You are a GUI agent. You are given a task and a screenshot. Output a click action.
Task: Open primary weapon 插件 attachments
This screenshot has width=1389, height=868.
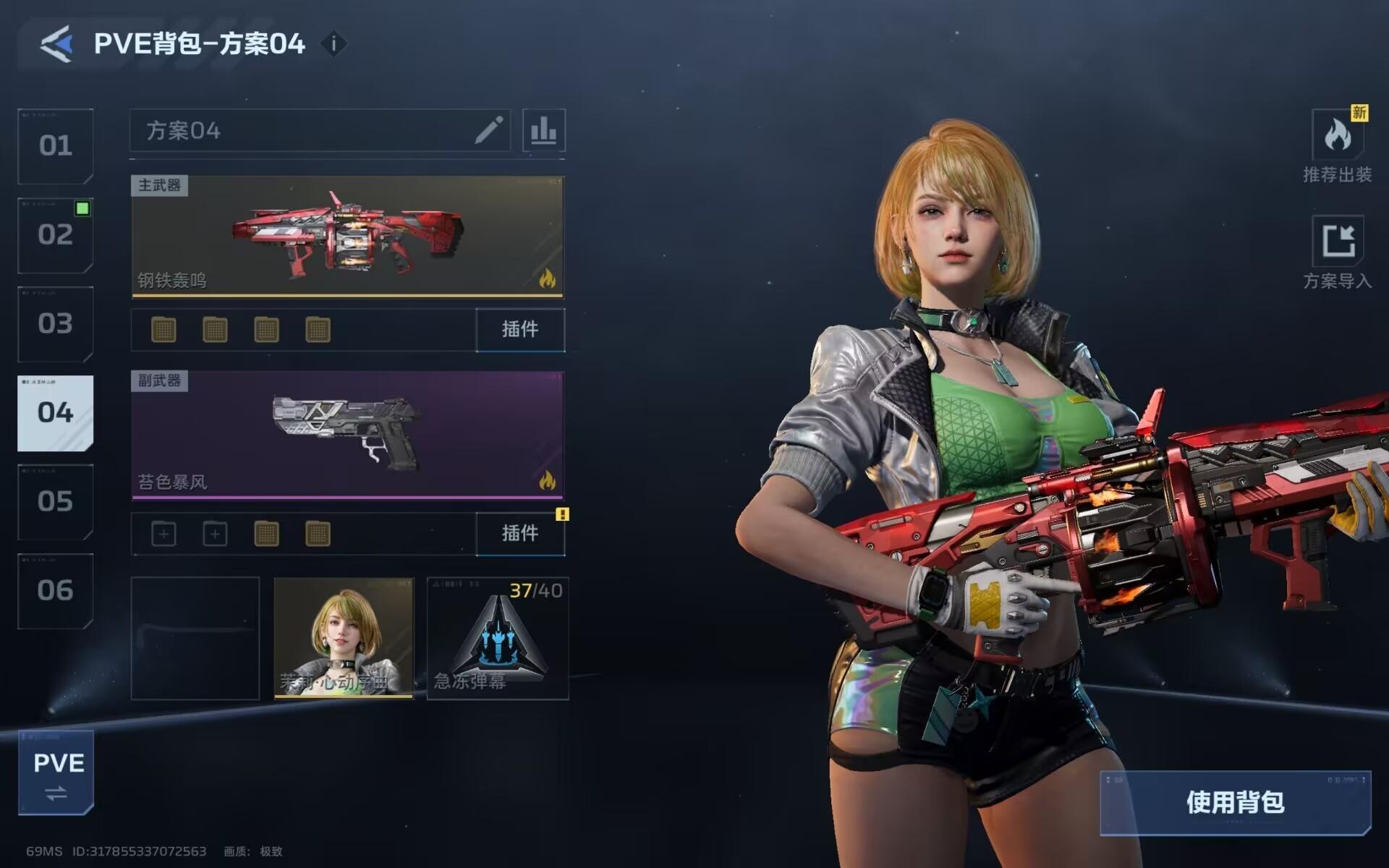pyautogui.click(x=520, y=330)
